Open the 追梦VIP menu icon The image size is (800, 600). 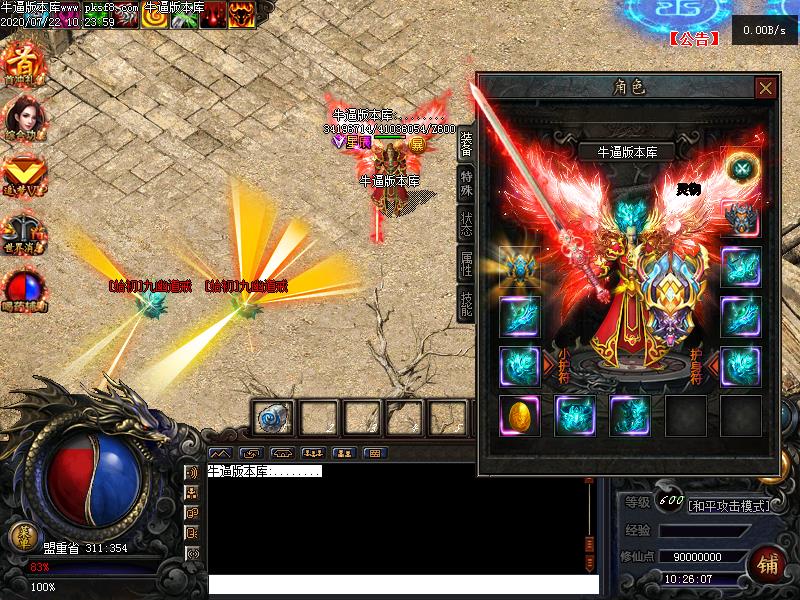point(22,172)
